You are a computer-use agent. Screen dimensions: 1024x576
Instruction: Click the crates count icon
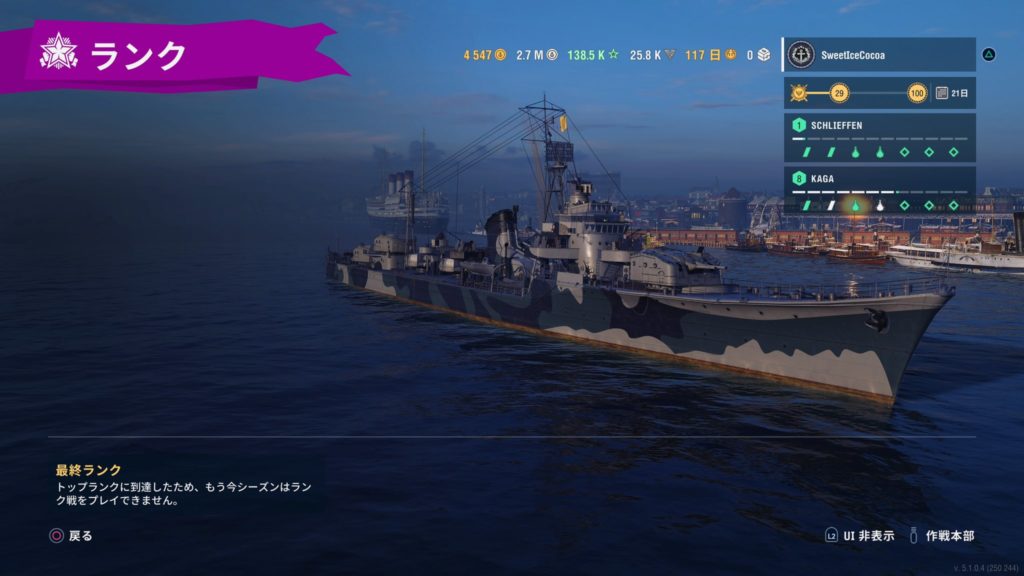(x=764, y=55)
